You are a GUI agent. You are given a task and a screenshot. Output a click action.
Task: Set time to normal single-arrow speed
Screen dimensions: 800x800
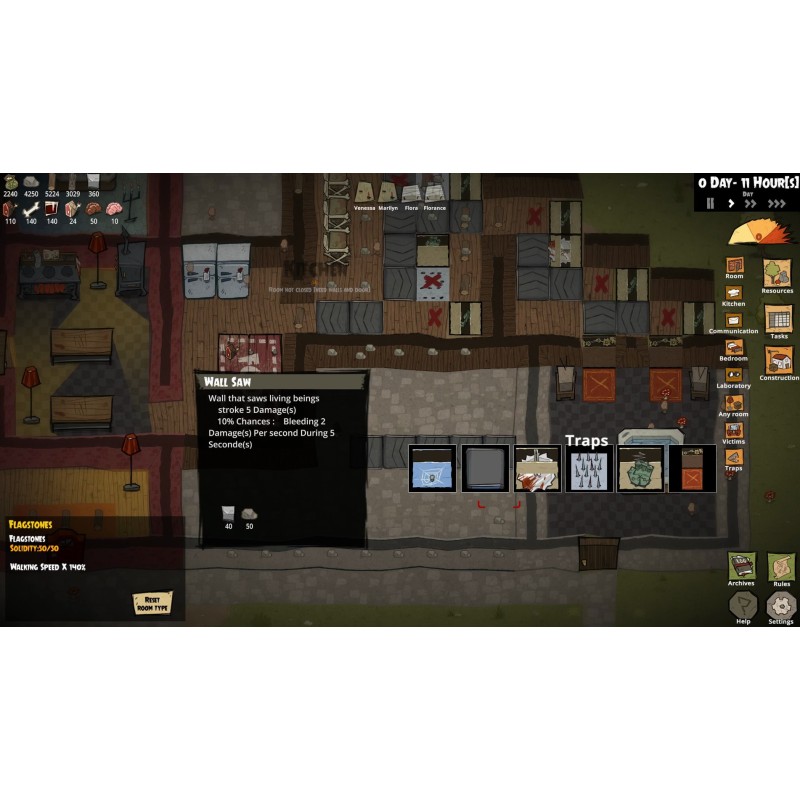[x=731, y=203]
